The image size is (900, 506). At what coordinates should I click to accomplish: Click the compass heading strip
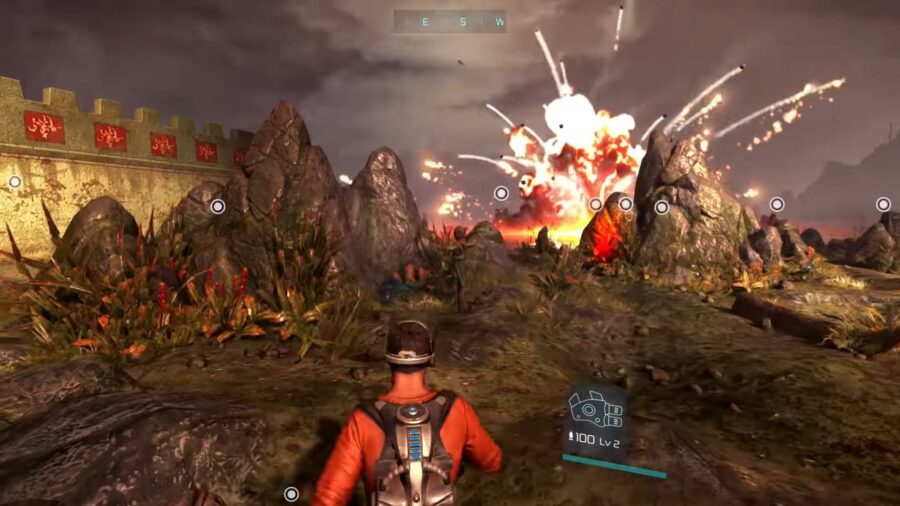point(449,21)
